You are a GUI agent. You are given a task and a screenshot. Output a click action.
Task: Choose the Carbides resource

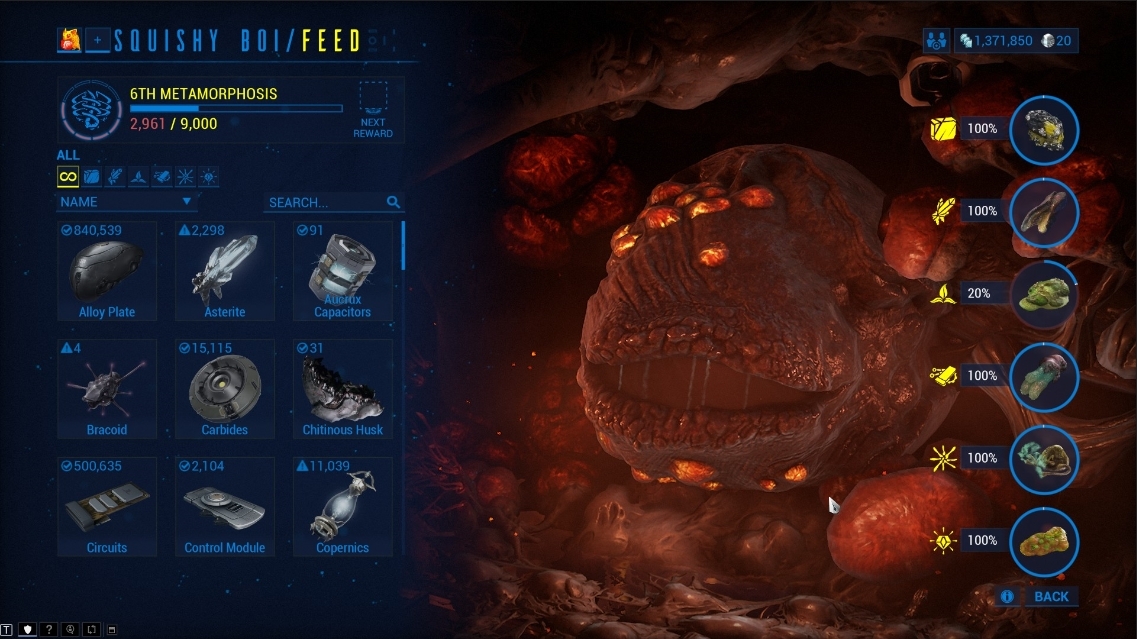coord(225,389)
